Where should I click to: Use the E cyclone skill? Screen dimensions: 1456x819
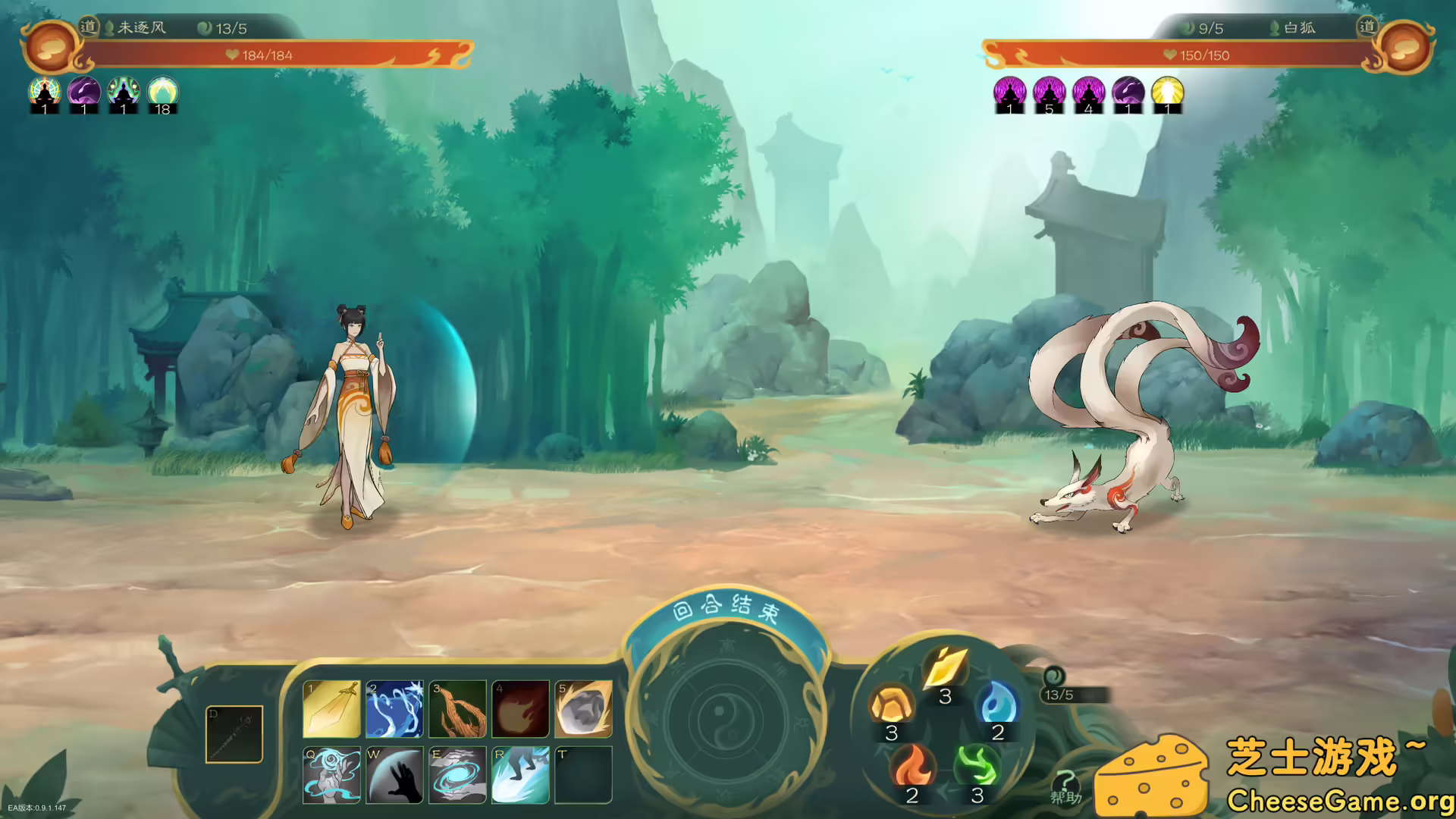click(x=457, y=775)
